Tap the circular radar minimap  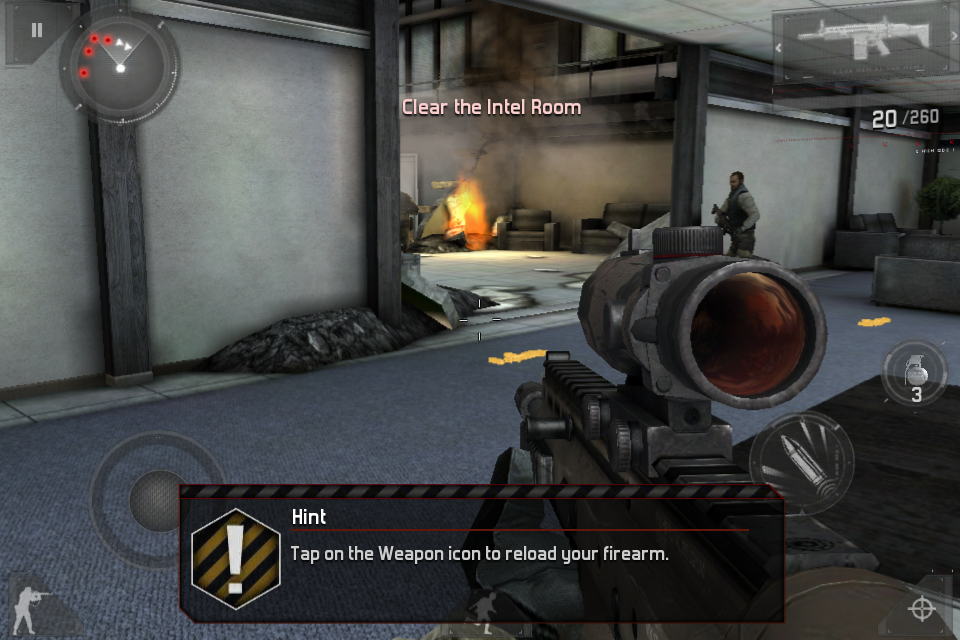click(120, 66)
